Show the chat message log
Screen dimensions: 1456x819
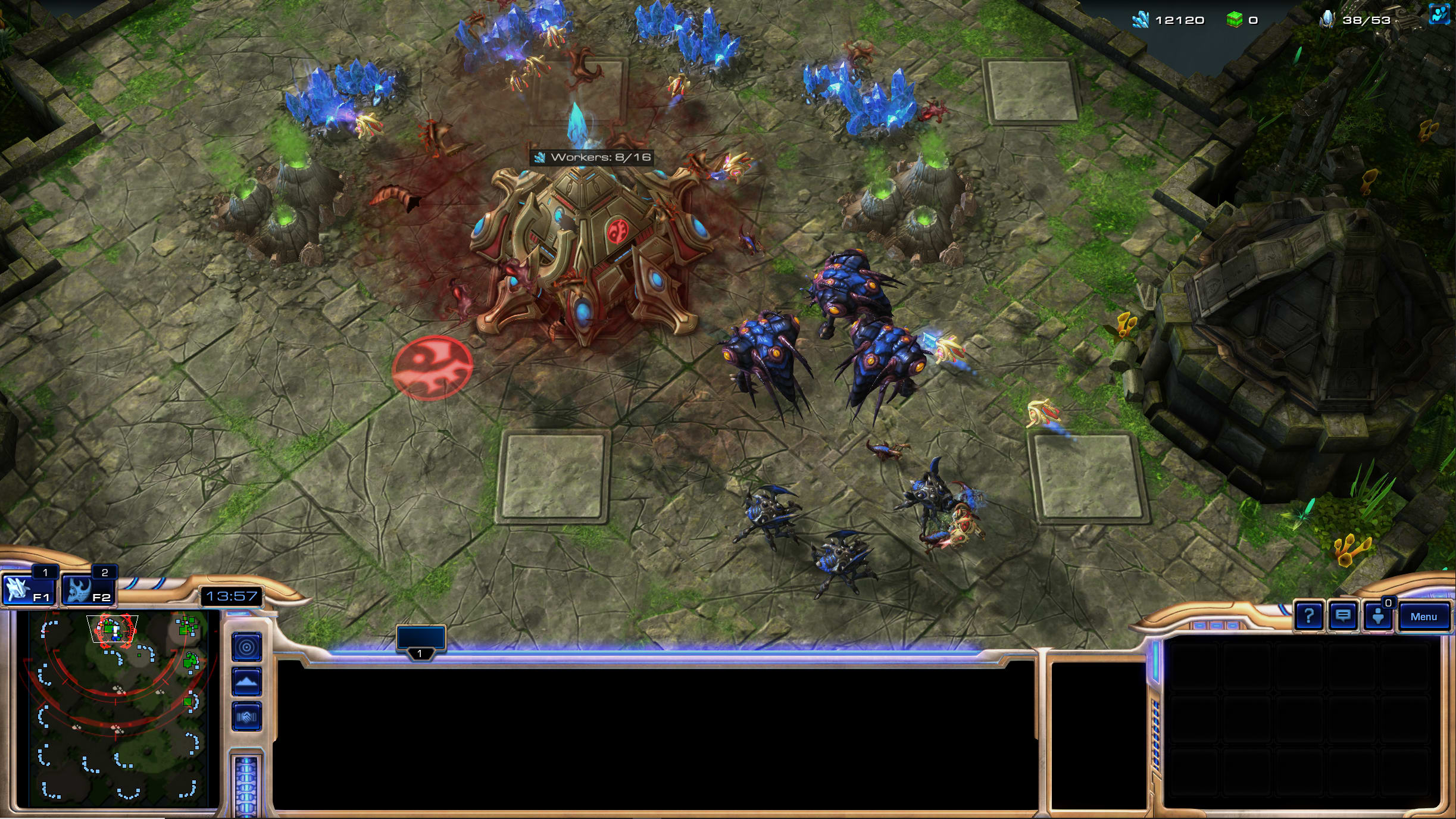point(1342,616)
